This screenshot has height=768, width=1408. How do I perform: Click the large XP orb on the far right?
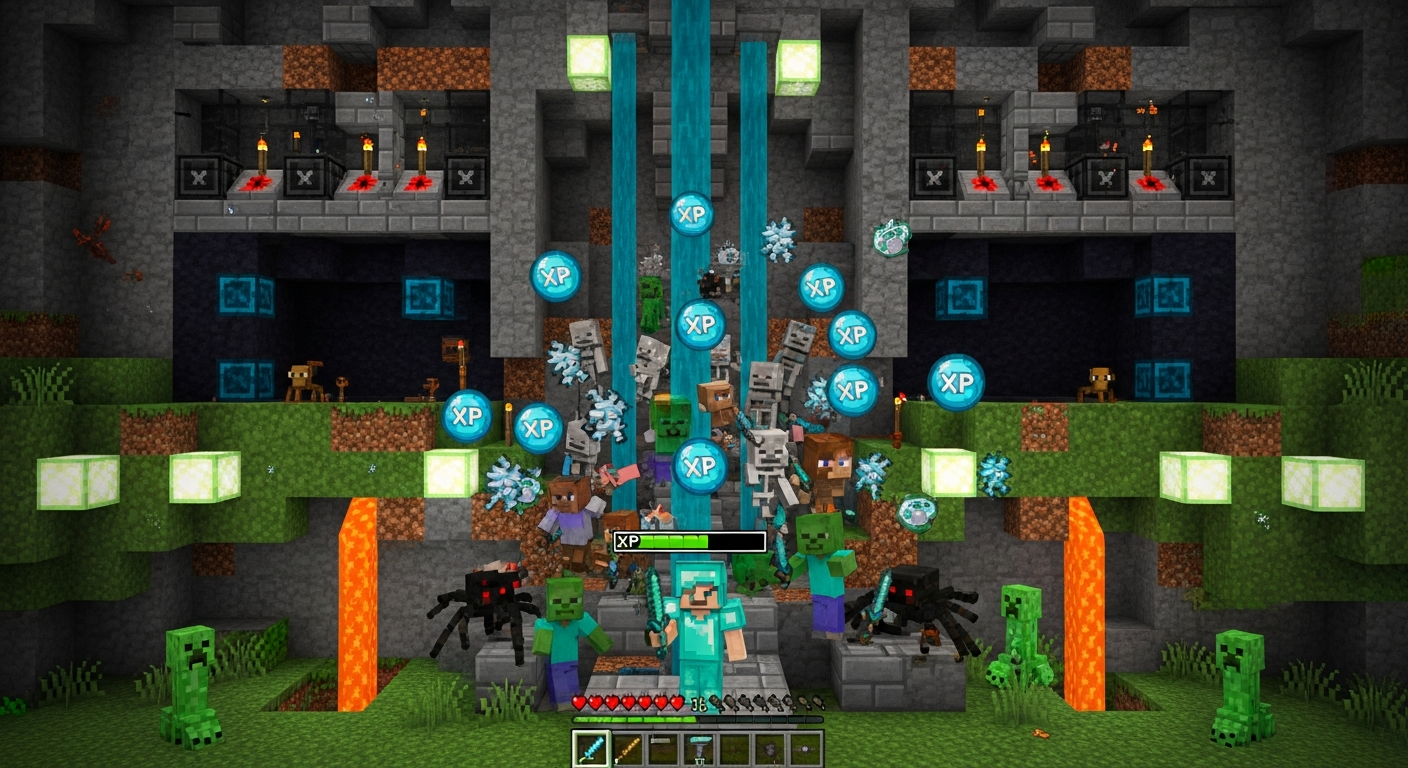(x=957, y=380)
